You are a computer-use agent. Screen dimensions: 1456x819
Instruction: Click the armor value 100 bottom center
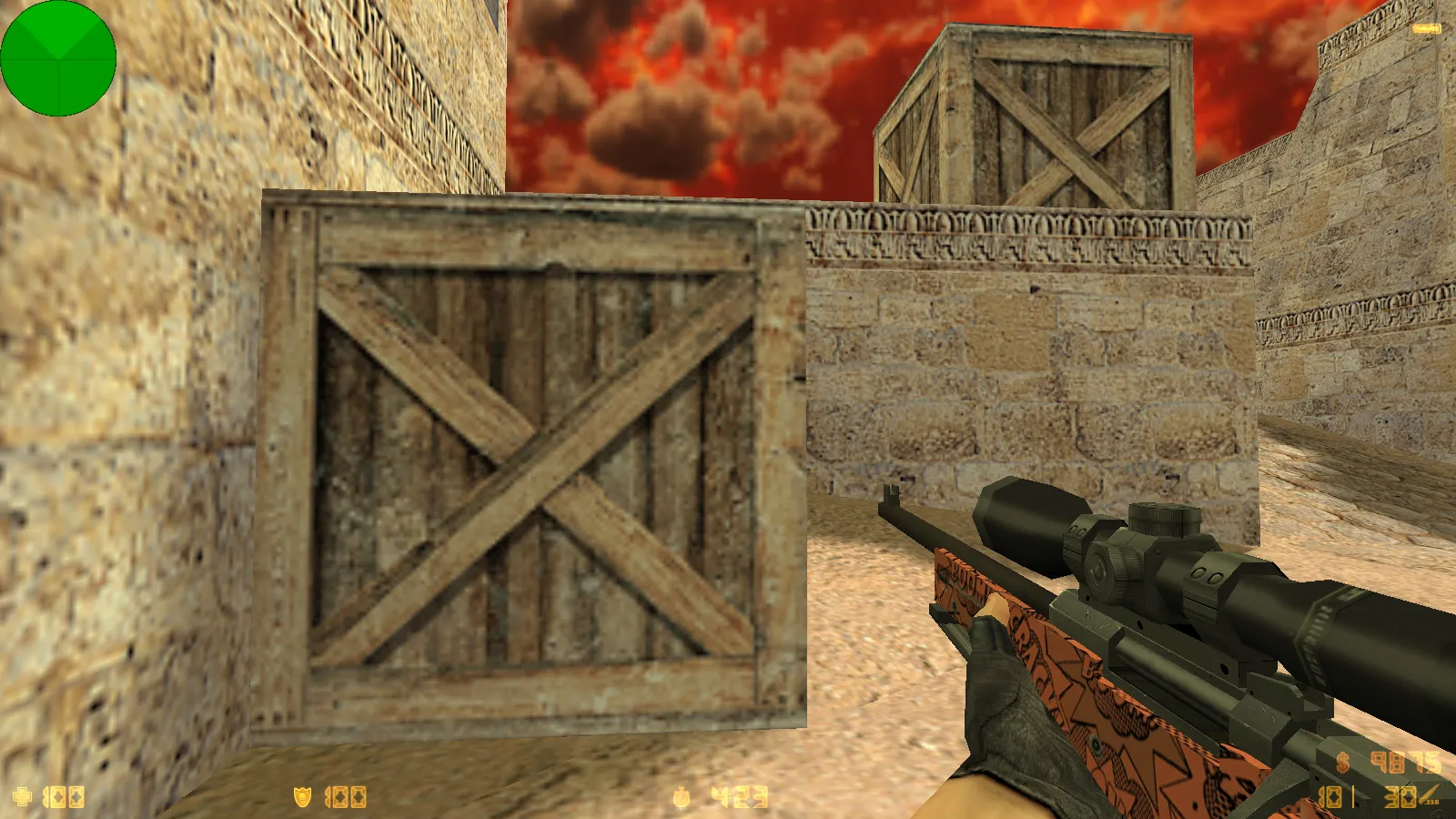[x=344, y=796]
